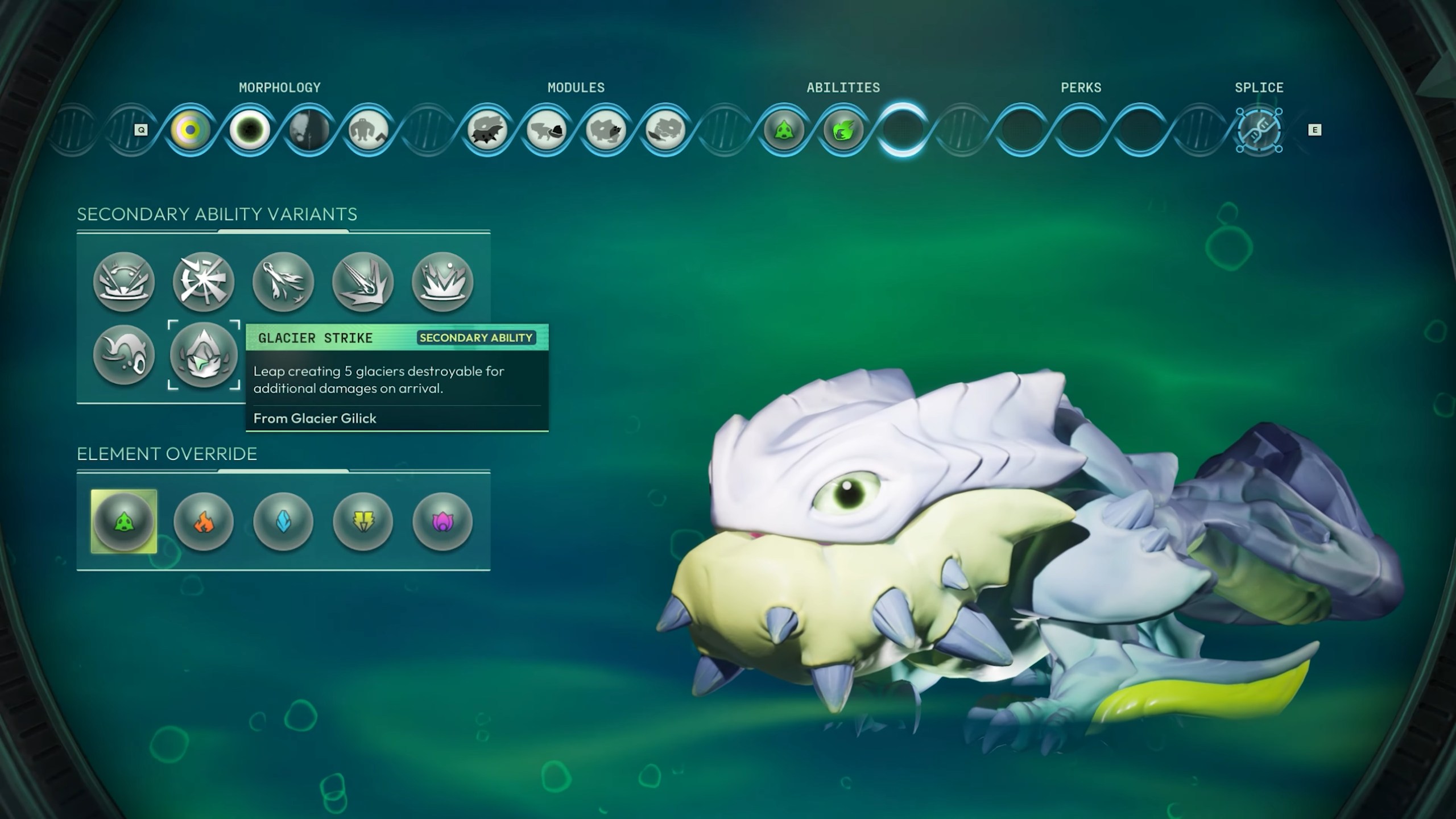Select the multicolored ring eye morphology node
The height and width of the screenshot is (819, 1456).
tap(191, 130)
